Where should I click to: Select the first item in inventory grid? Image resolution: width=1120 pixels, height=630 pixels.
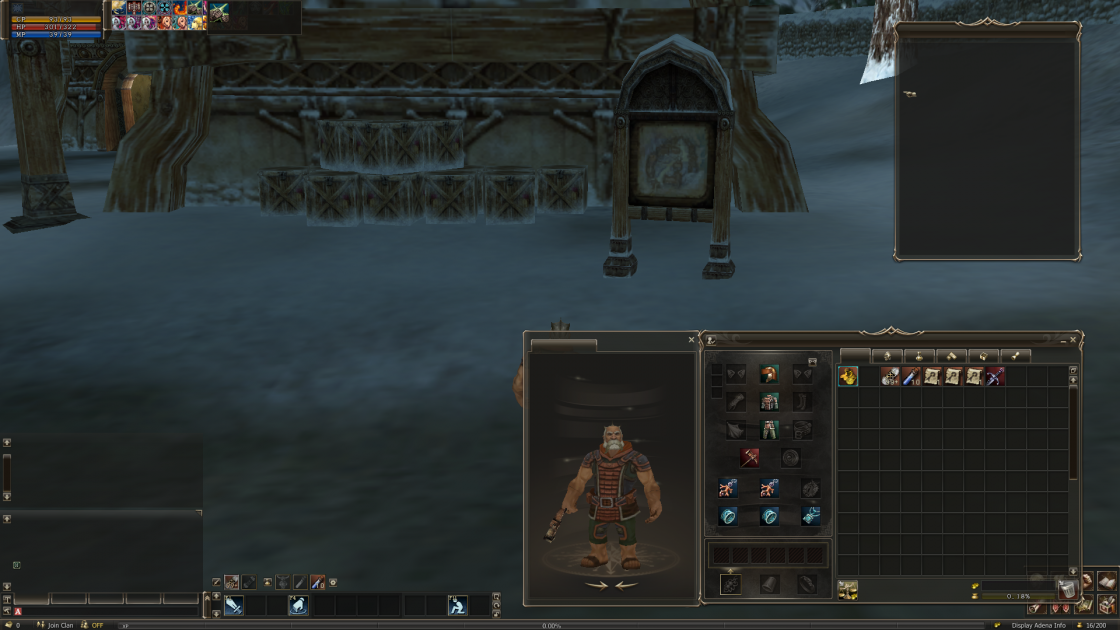pyautogui.click(x=848, y=376)
